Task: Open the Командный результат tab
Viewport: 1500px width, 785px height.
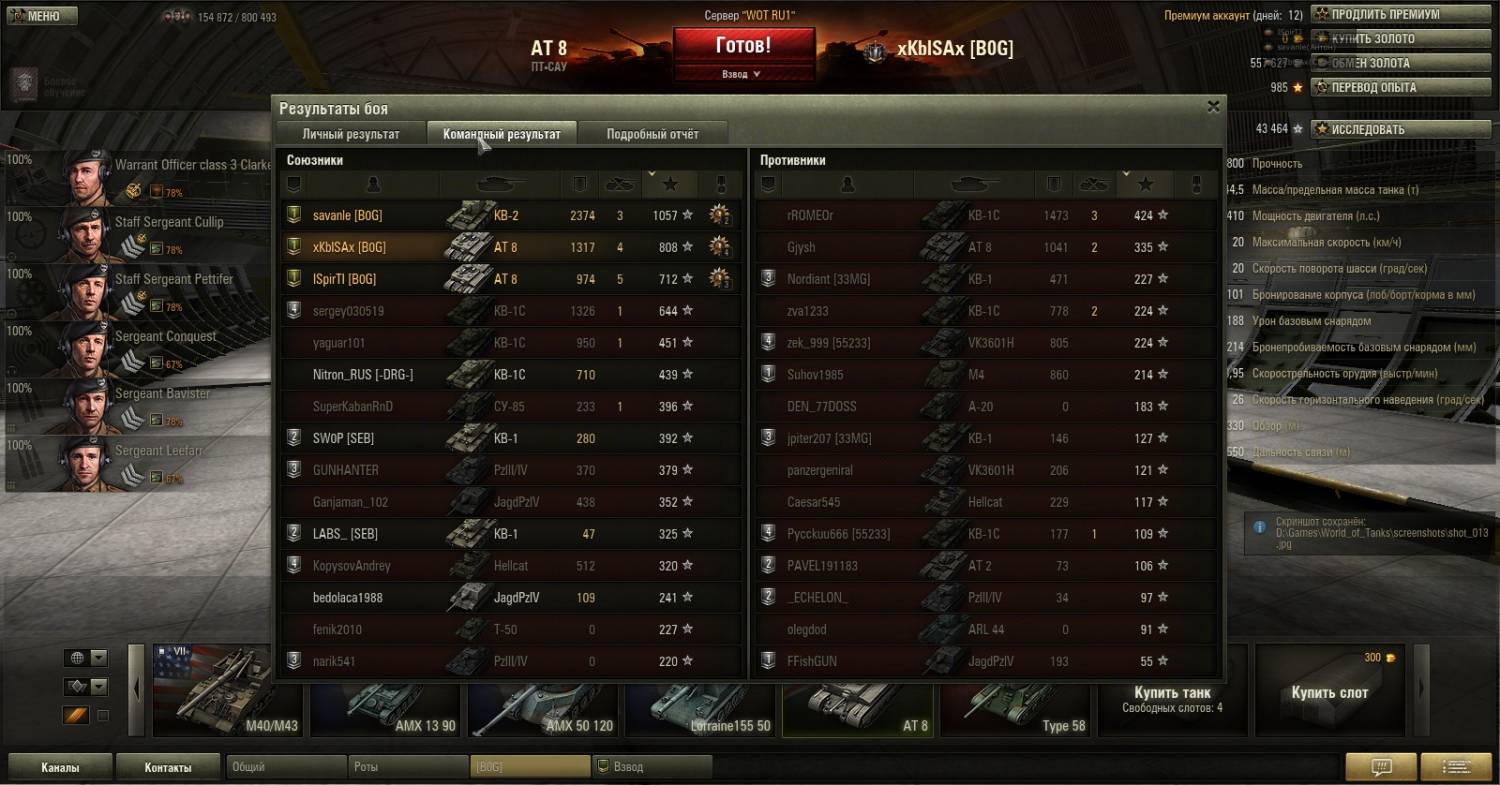Action: (x=501, y=134)
